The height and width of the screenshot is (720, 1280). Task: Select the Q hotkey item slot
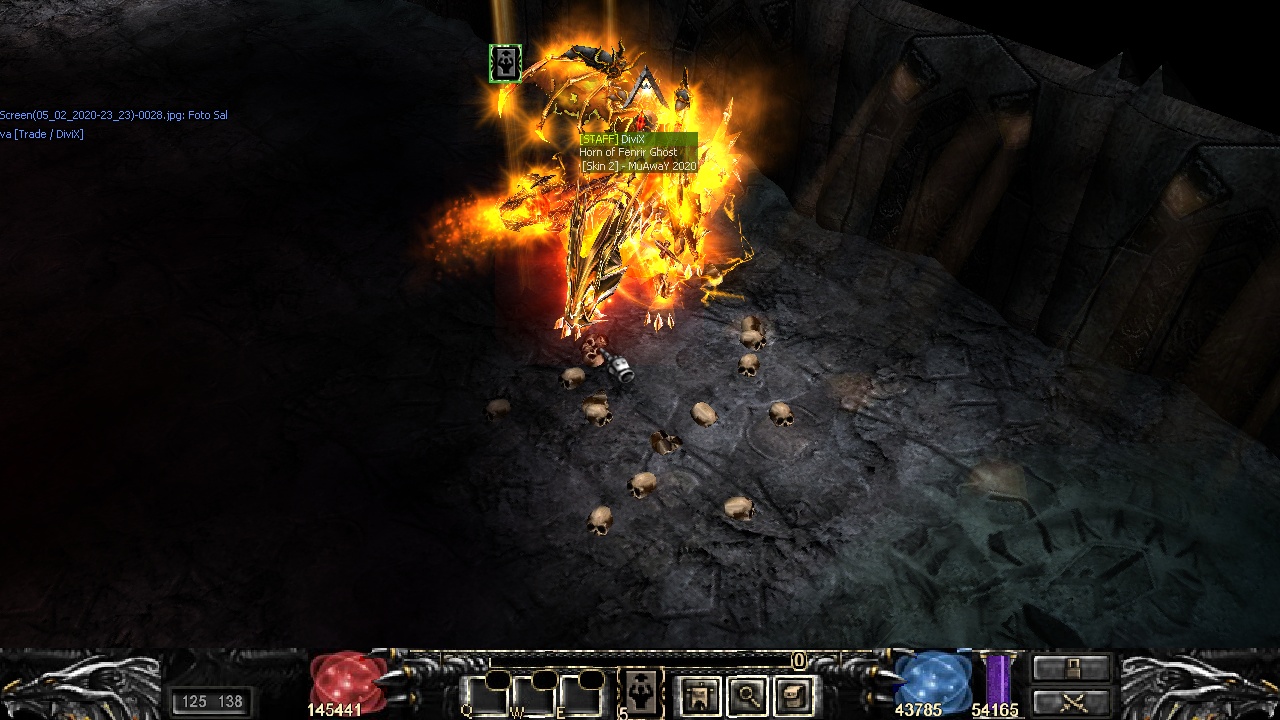point(484,694)
